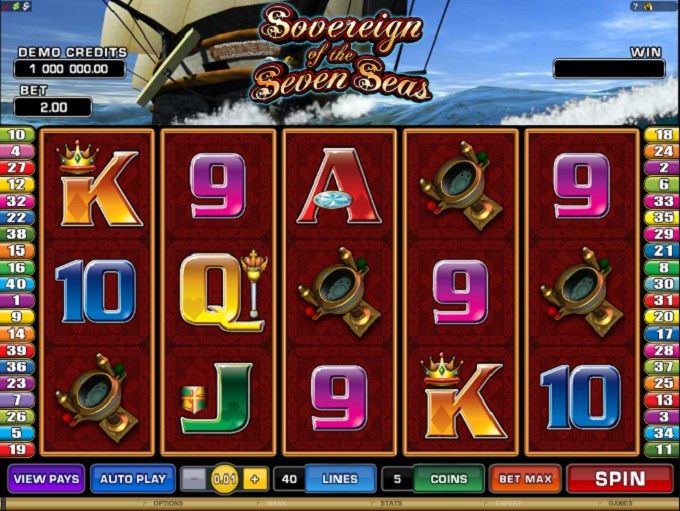Screen dimensions: 680x511
Task: Select payline number 1 marker
Action: coord(18,299)
